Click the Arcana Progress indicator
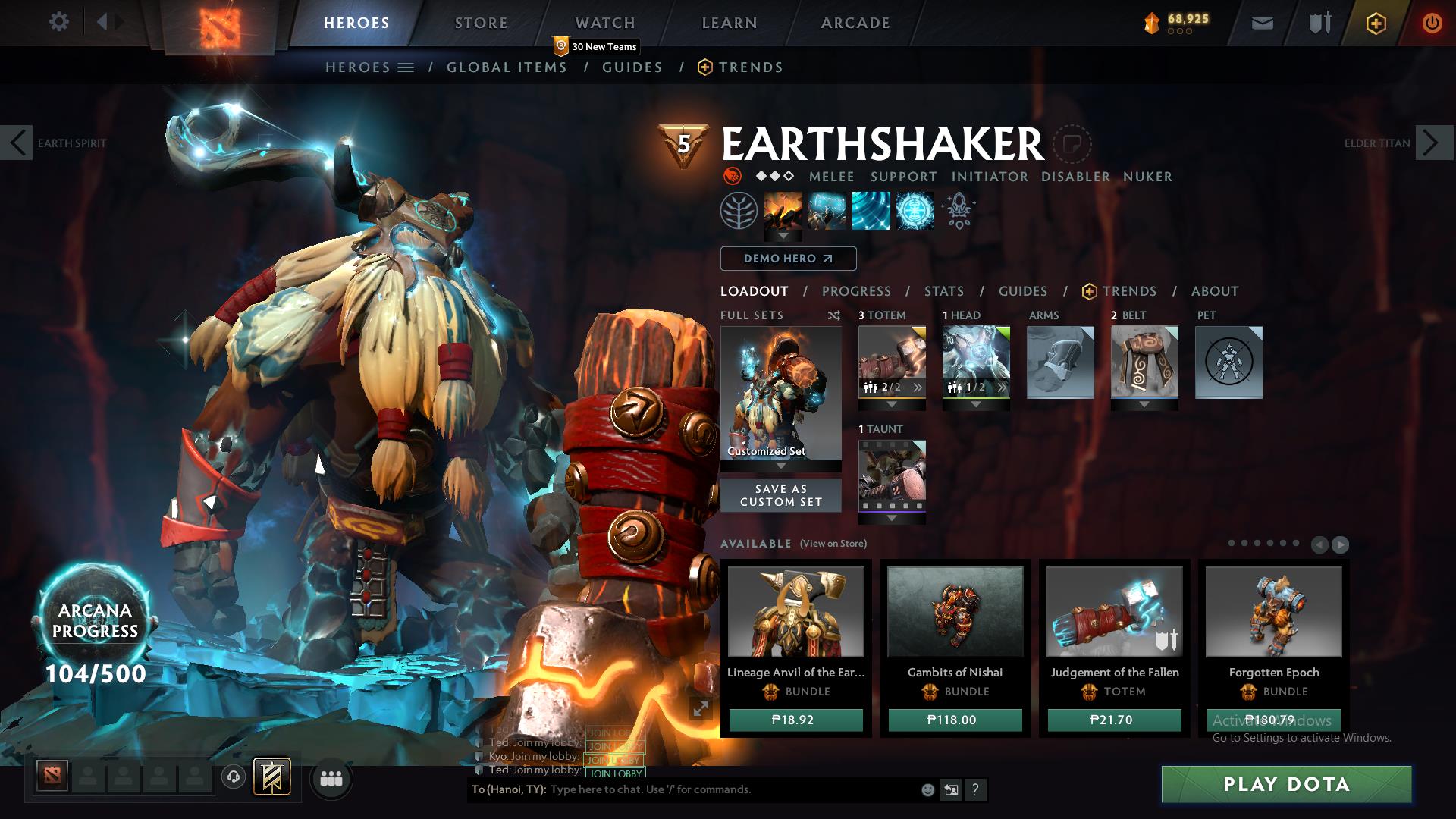The width and height of the screenshot is (1456, 819). [96, 620]
